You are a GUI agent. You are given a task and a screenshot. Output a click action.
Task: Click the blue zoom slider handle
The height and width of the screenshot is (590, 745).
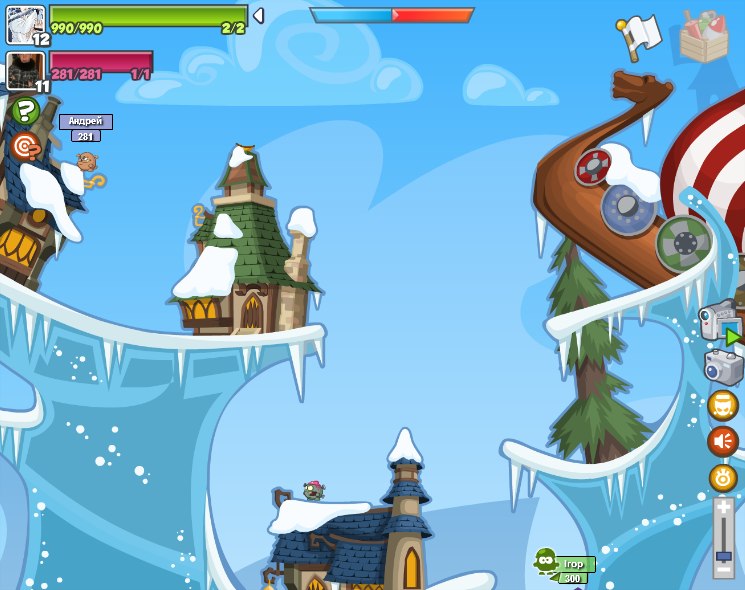click(x=724, y=554)
